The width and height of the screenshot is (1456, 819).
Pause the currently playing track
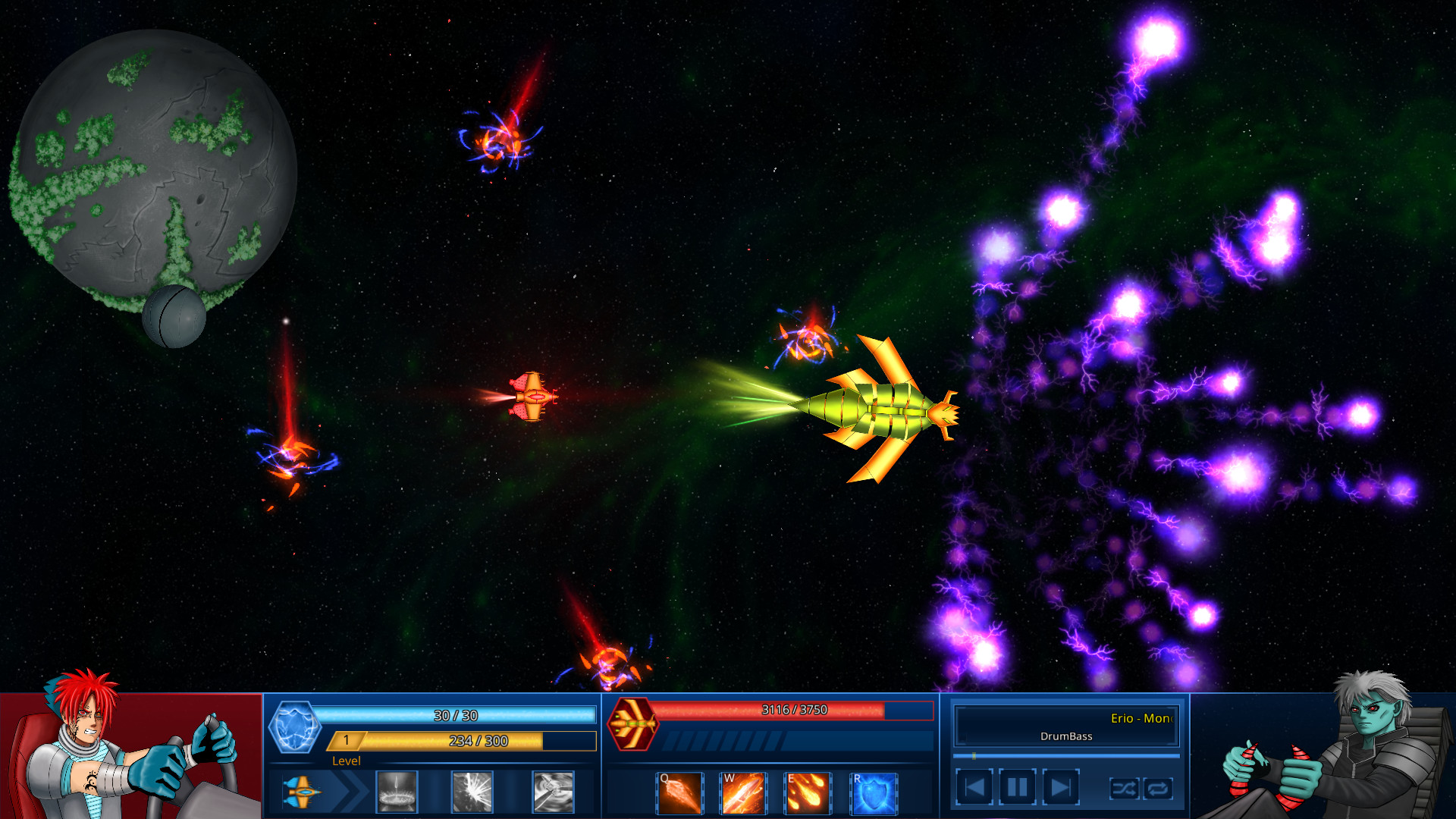coord(1016,787)
